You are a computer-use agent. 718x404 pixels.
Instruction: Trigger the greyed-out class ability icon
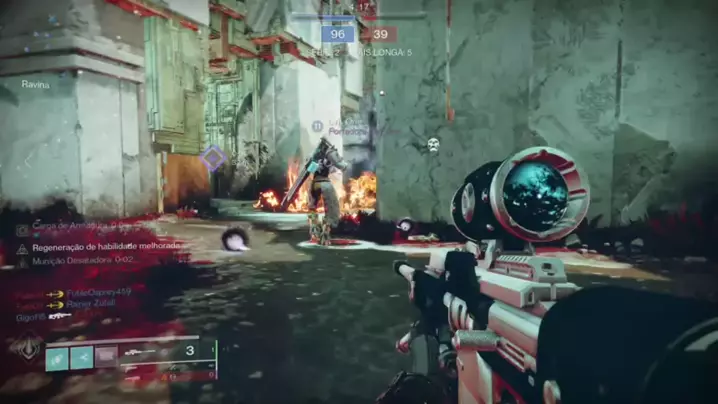[x=106, y=357]
